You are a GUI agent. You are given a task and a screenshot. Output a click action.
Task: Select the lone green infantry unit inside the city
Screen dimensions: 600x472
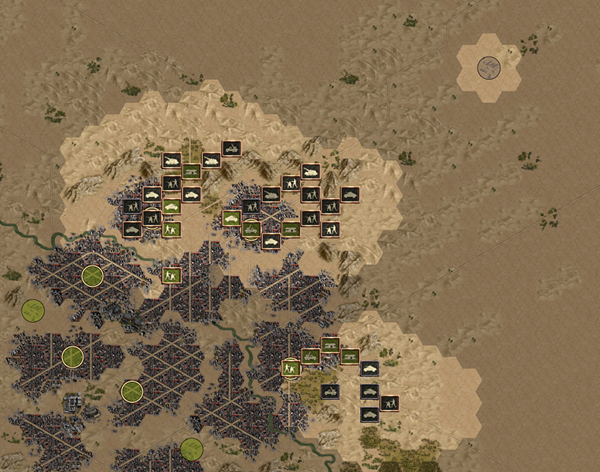(171, 274)
